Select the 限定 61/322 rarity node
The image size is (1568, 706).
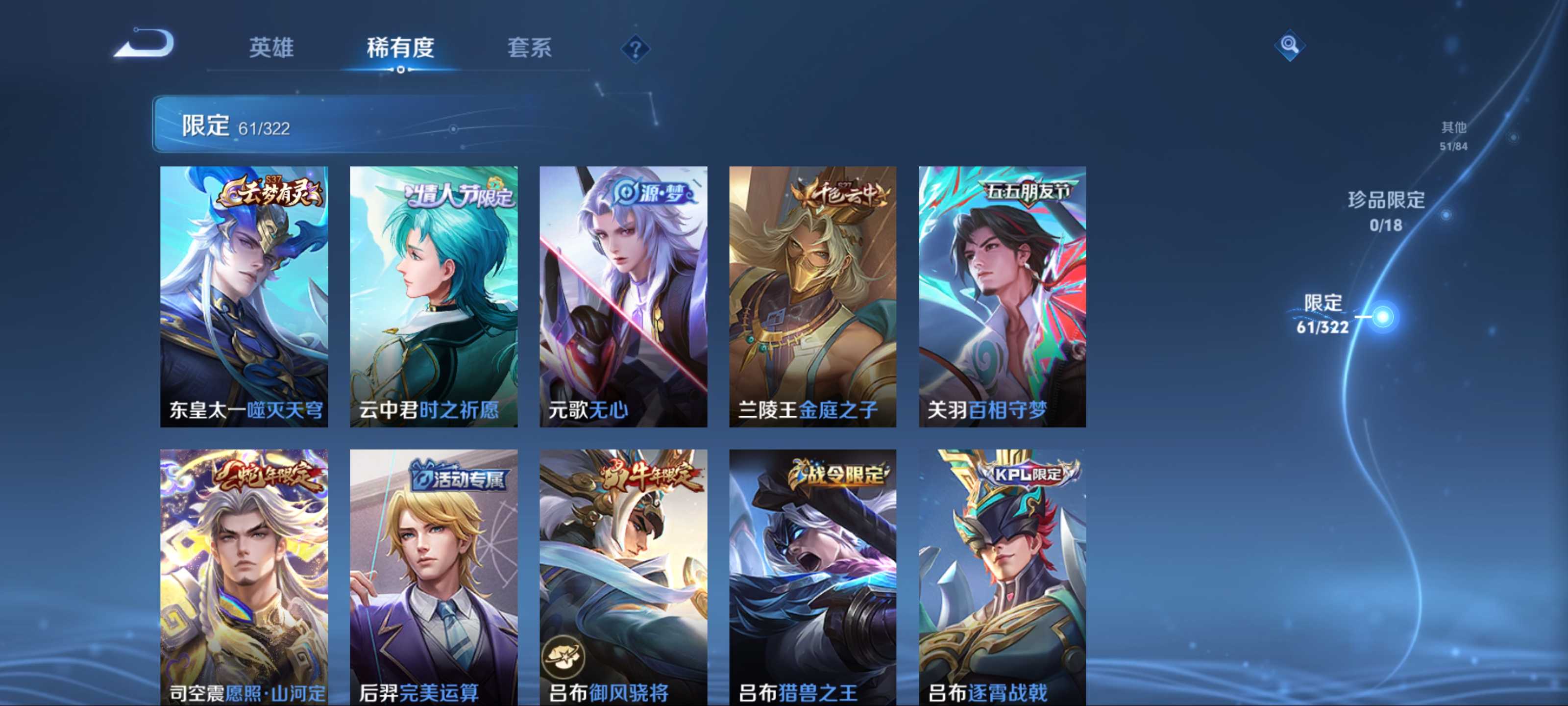click(1382, 317)
